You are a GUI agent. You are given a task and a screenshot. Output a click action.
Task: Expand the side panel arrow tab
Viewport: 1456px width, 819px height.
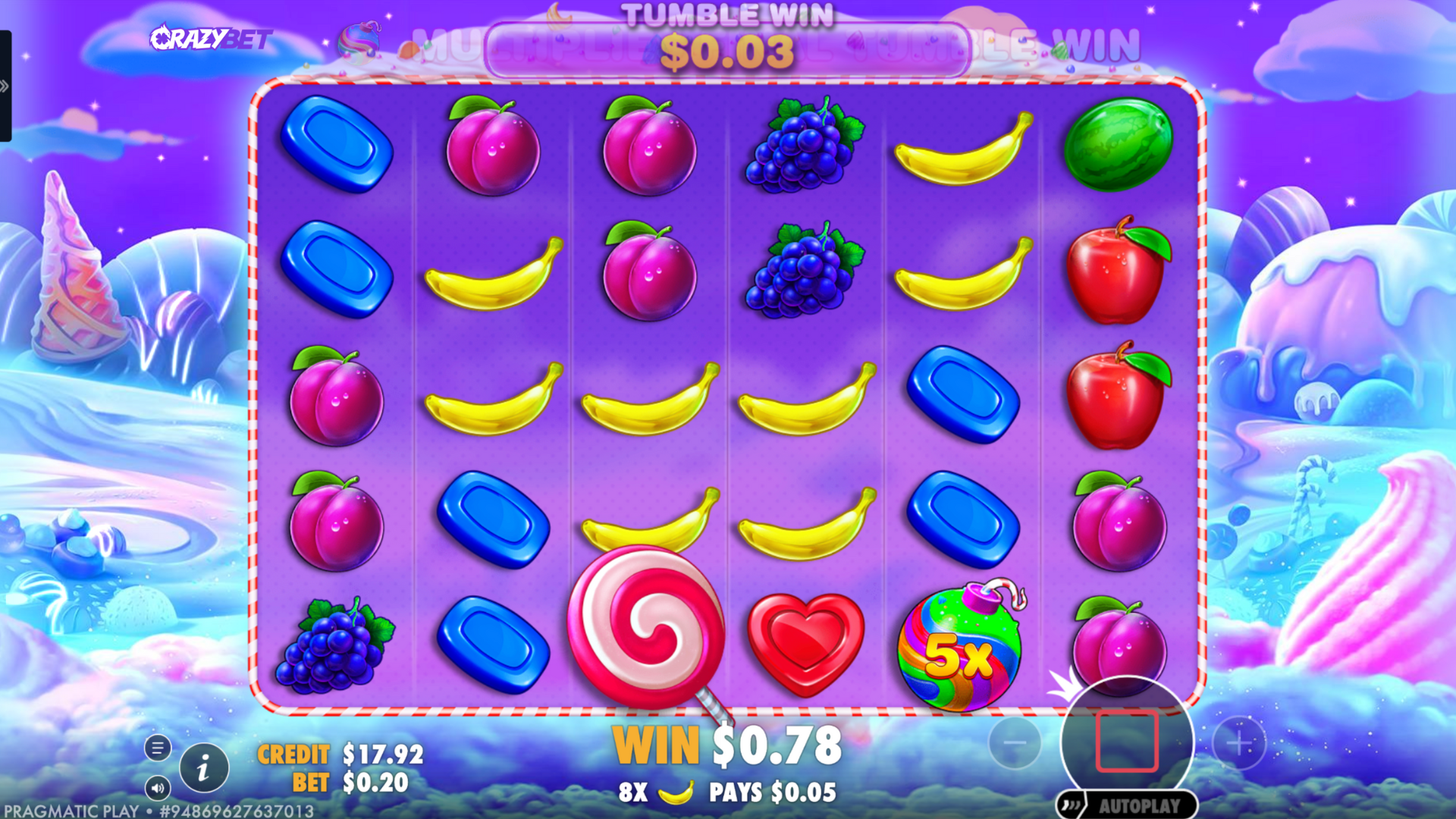[x=5, y=86]
